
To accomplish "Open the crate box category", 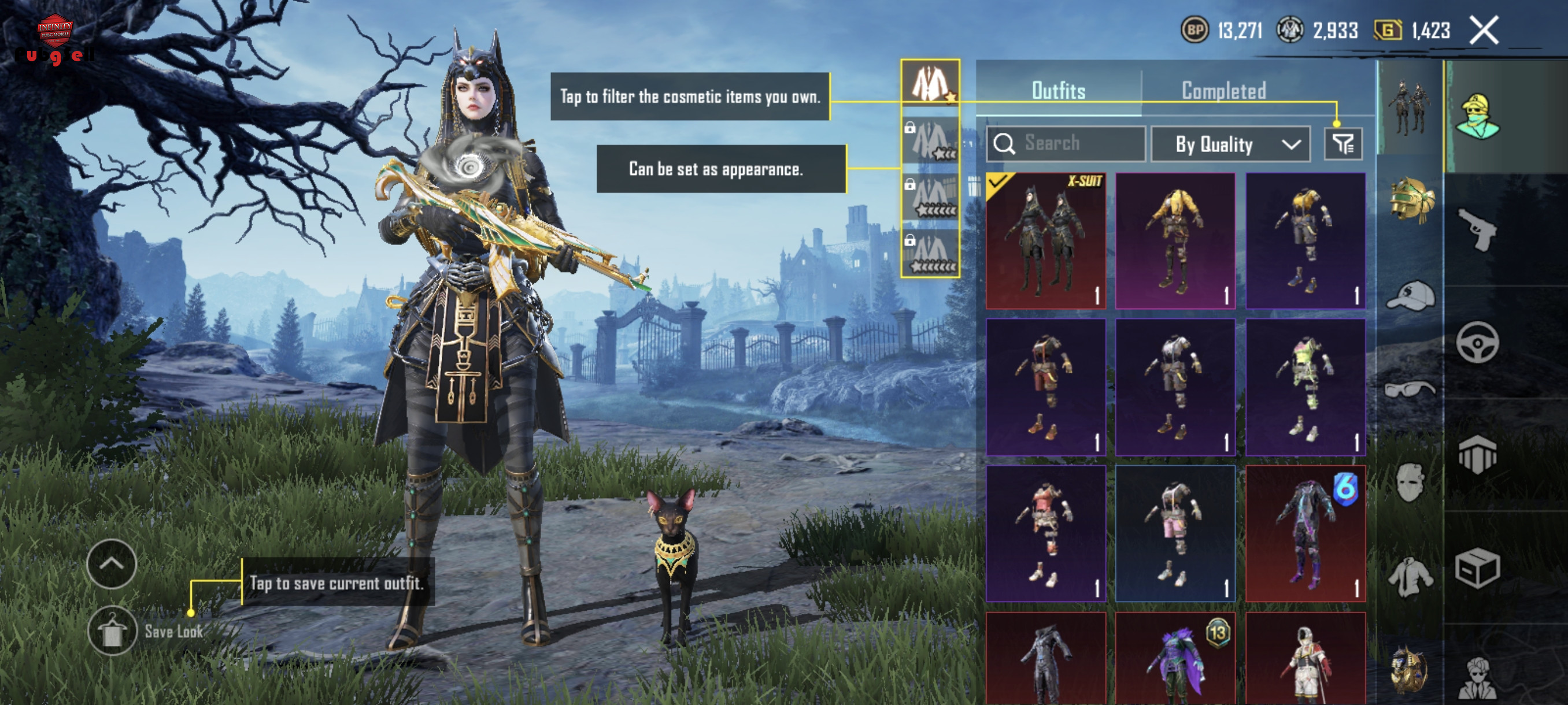I will click(x=1477, y=569).
